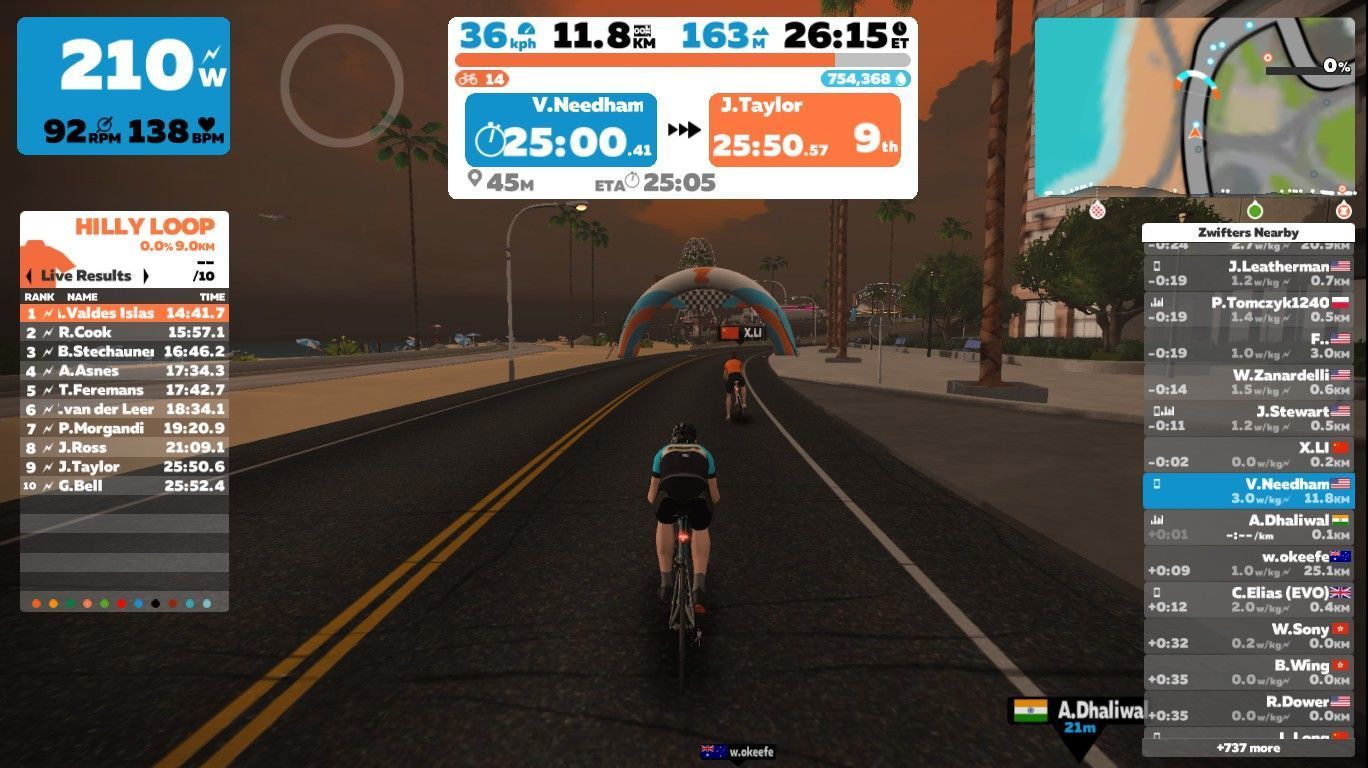Select R.Dower in Zwifters Nearby
This screenshot has height=768, width=1368.
pos(1248,708)
